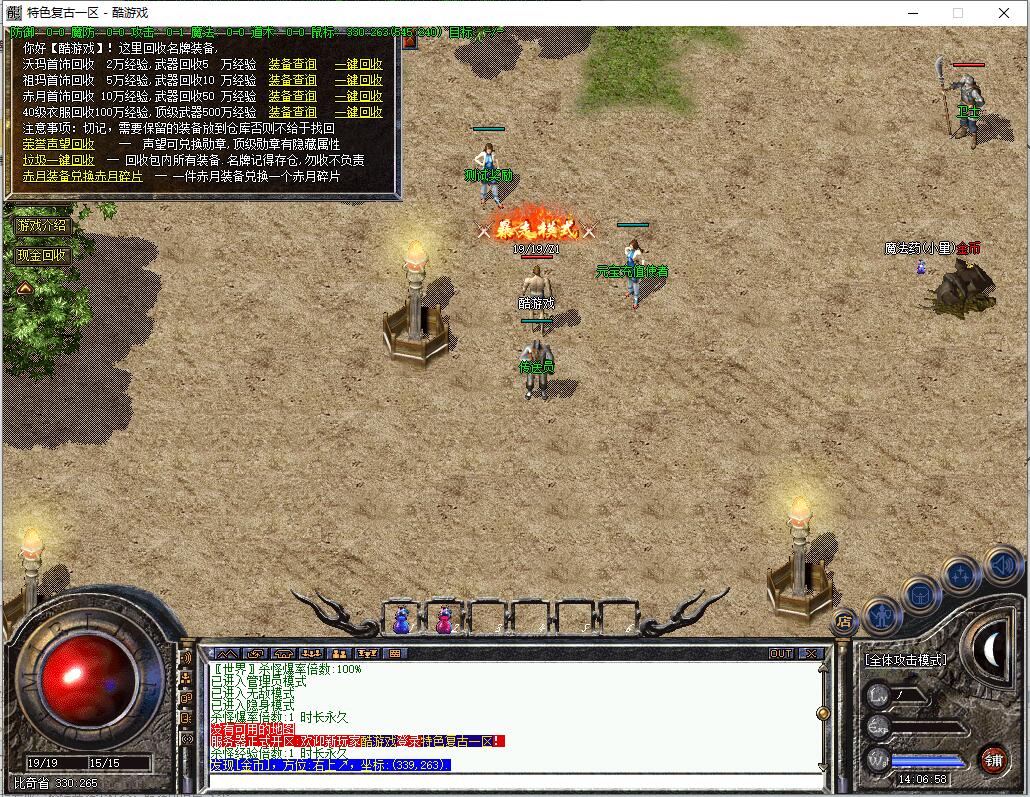Collapse side buttons with the up-arrow icon
This screenshot has height=797, width=1030.
coord(24,288)
